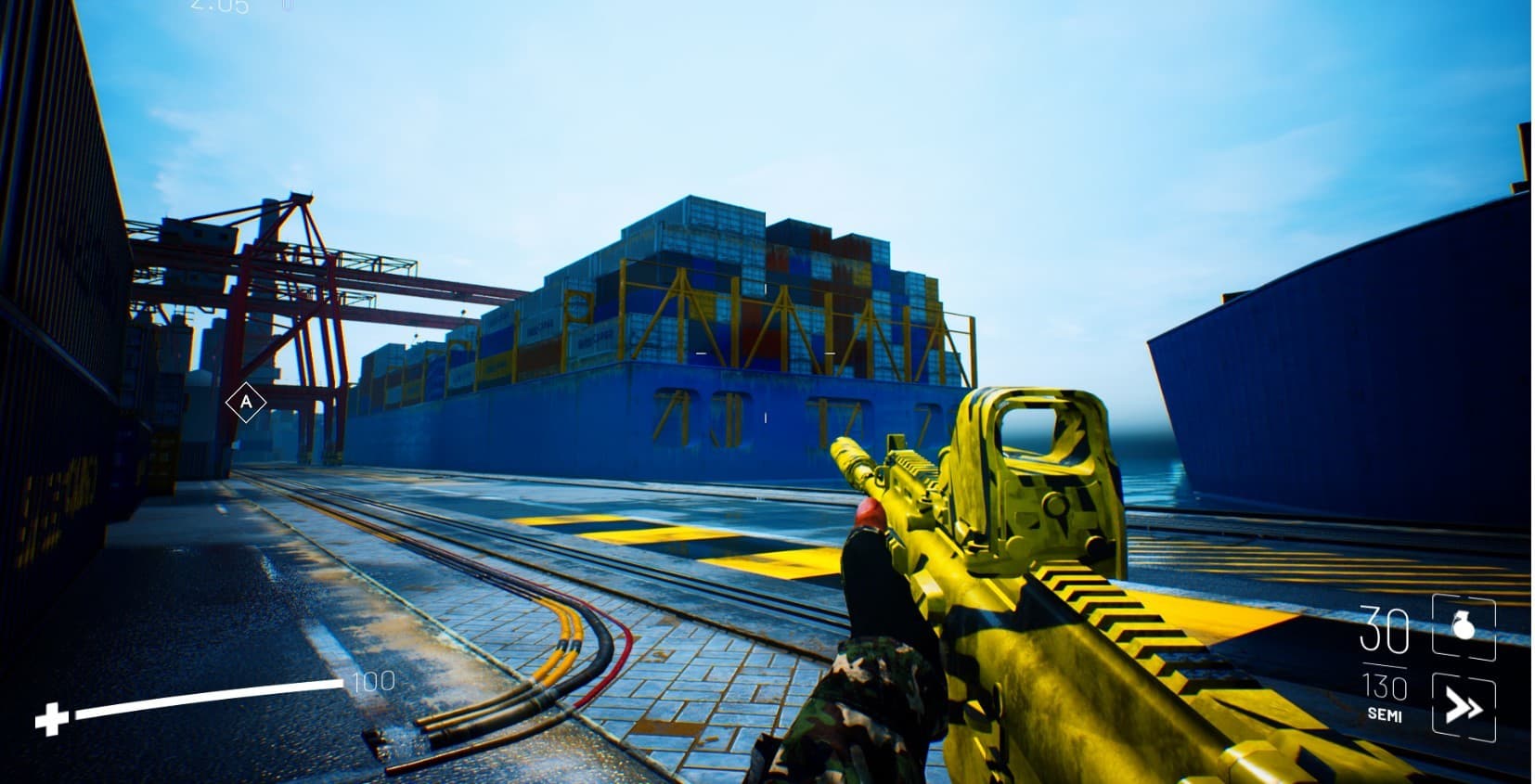Select the grenade icon slot
1535x784 pixels.
pyautogui.click(x=1464, y=628)
